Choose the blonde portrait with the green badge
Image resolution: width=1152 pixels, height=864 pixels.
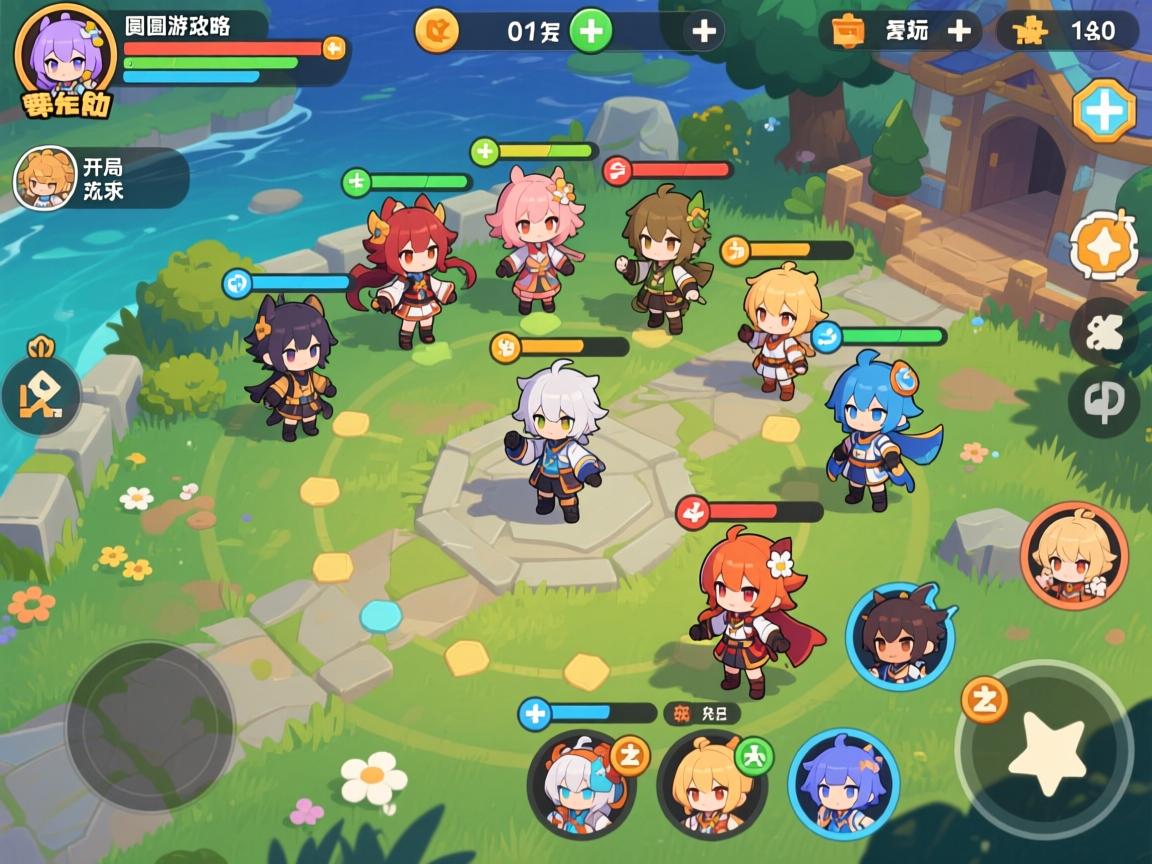pyautogui.click(x=711, y=785)
